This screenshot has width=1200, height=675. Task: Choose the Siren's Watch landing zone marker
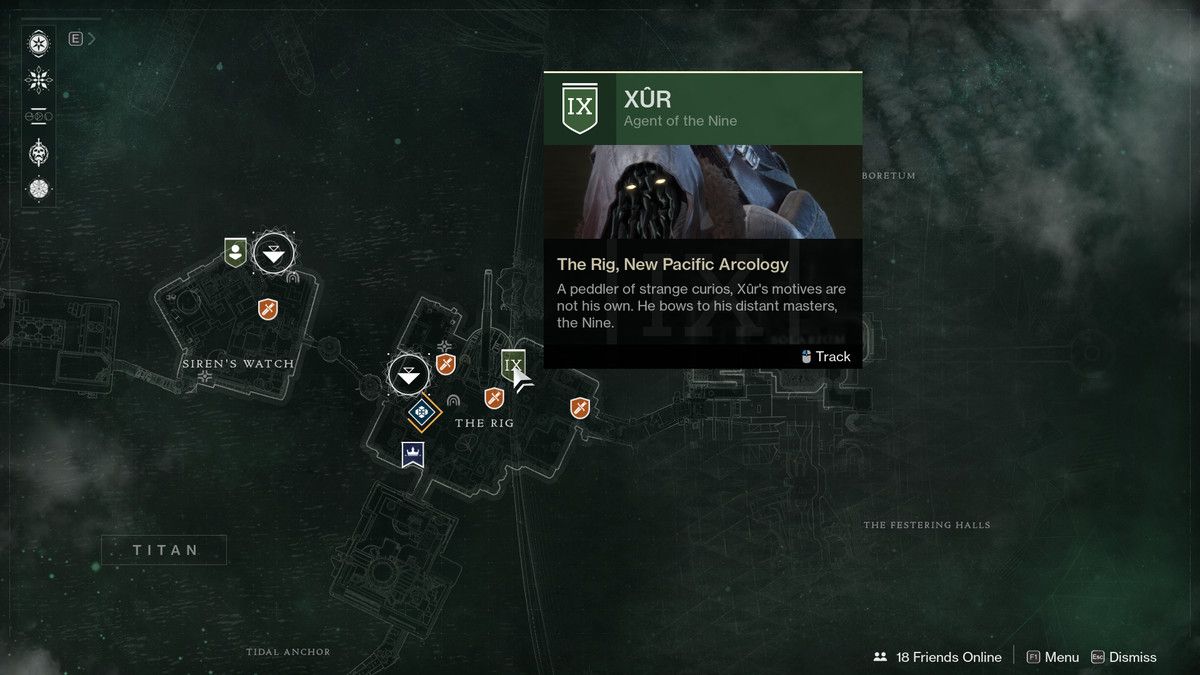pos(274,253)
